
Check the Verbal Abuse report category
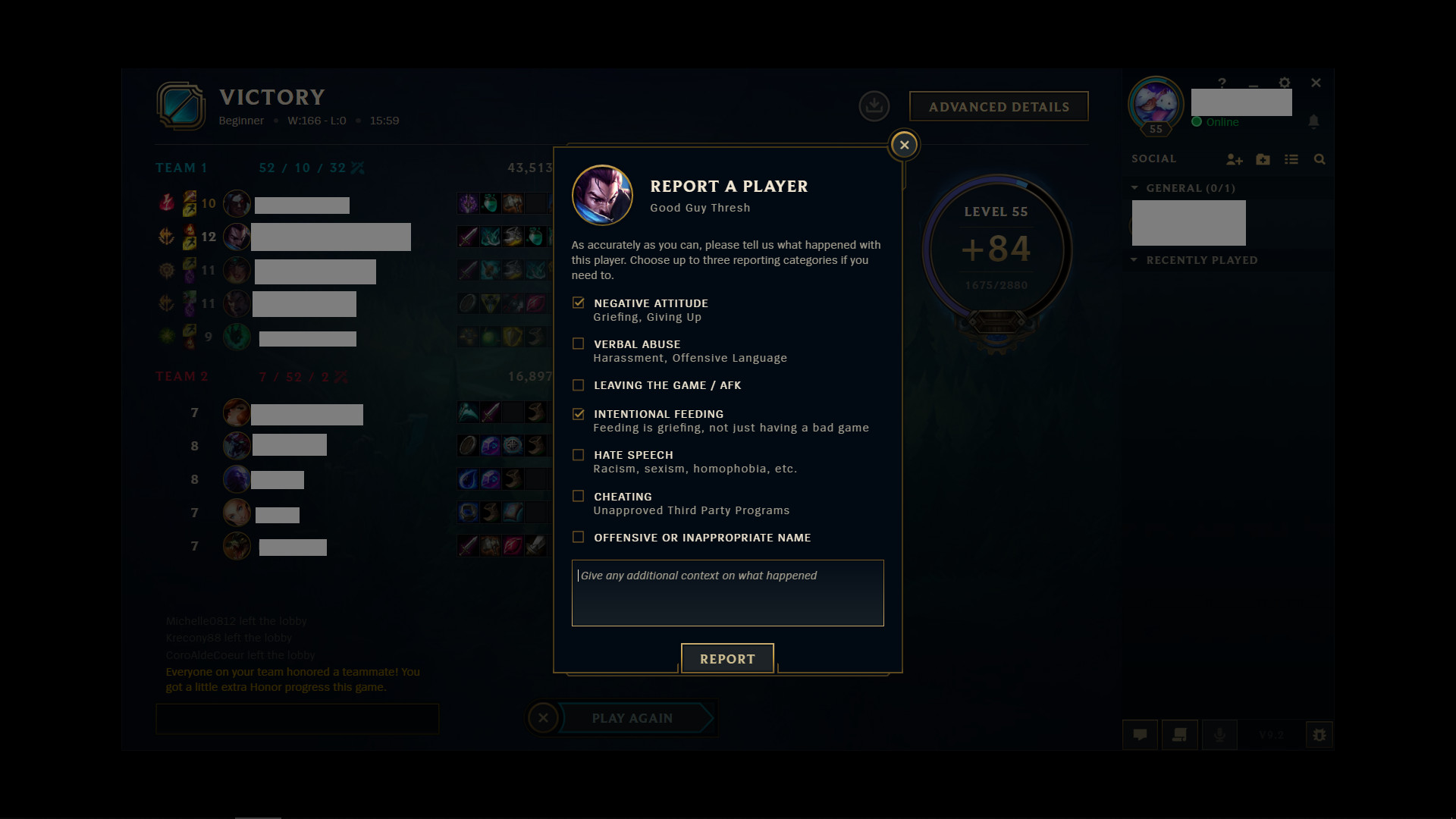579,344
